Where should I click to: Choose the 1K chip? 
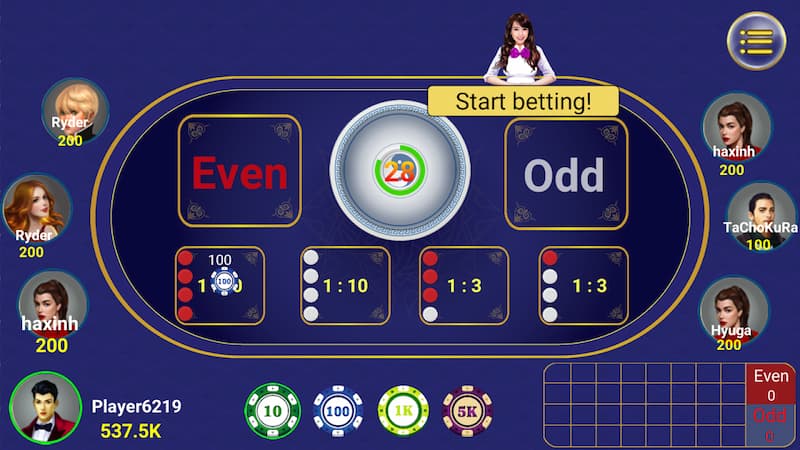click(403, 410)
